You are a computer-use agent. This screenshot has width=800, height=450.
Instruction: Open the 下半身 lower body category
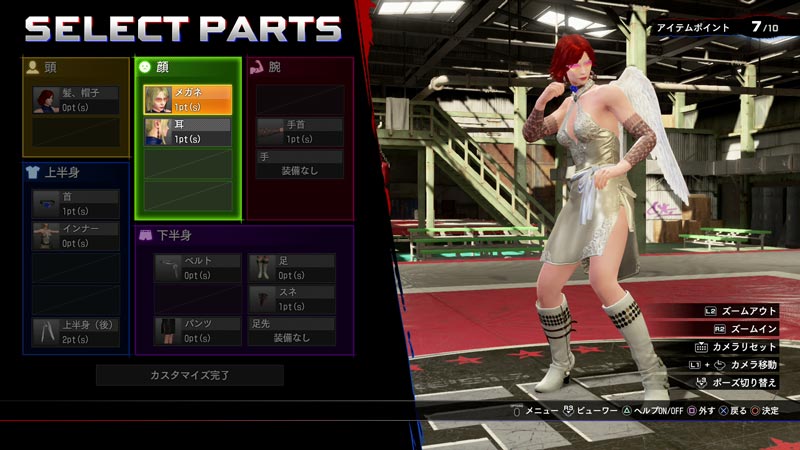pos(244,236)
